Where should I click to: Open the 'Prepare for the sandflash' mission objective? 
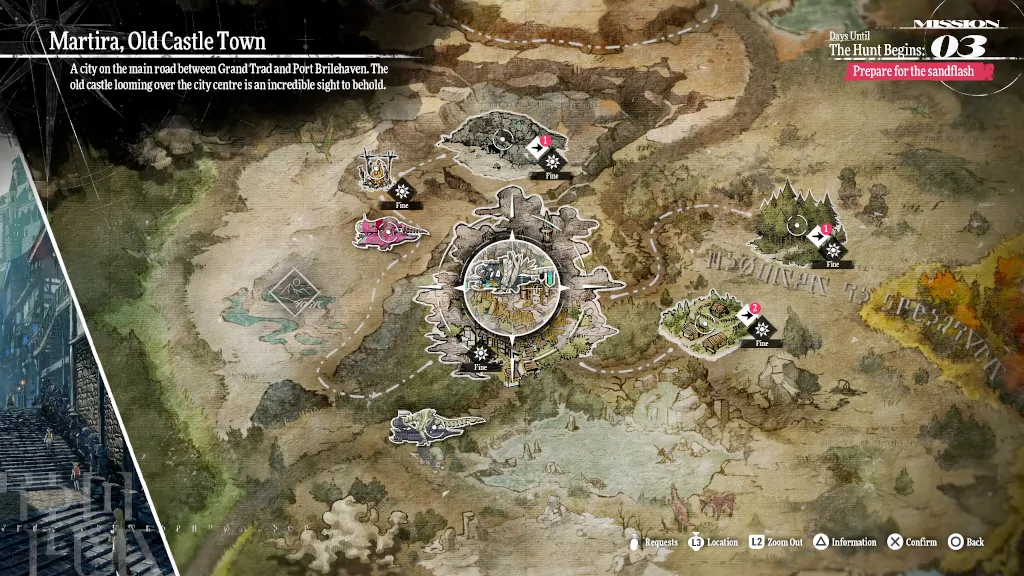point(921,72)
